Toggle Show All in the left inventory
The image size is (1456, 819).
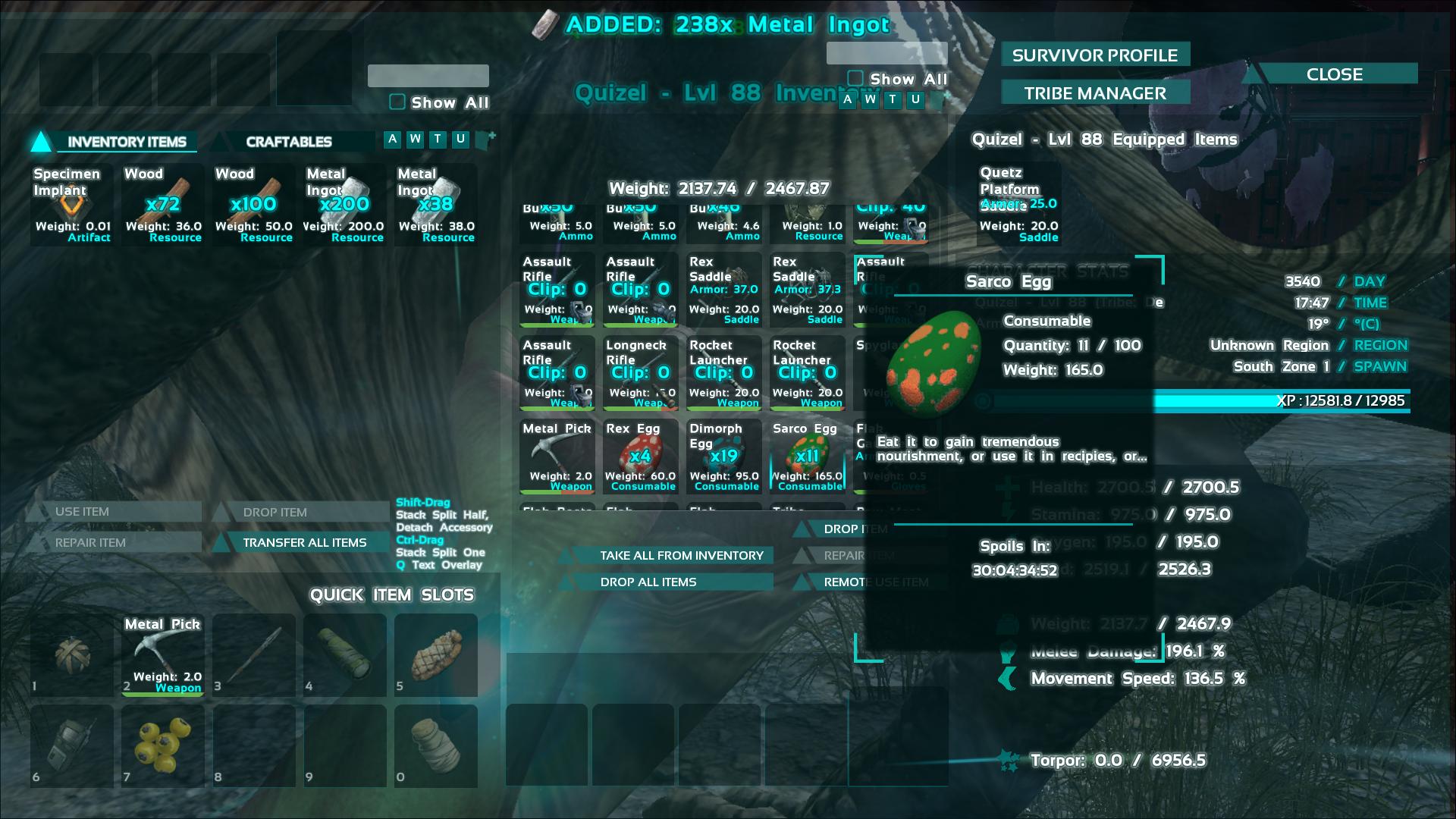coord(397,102)
